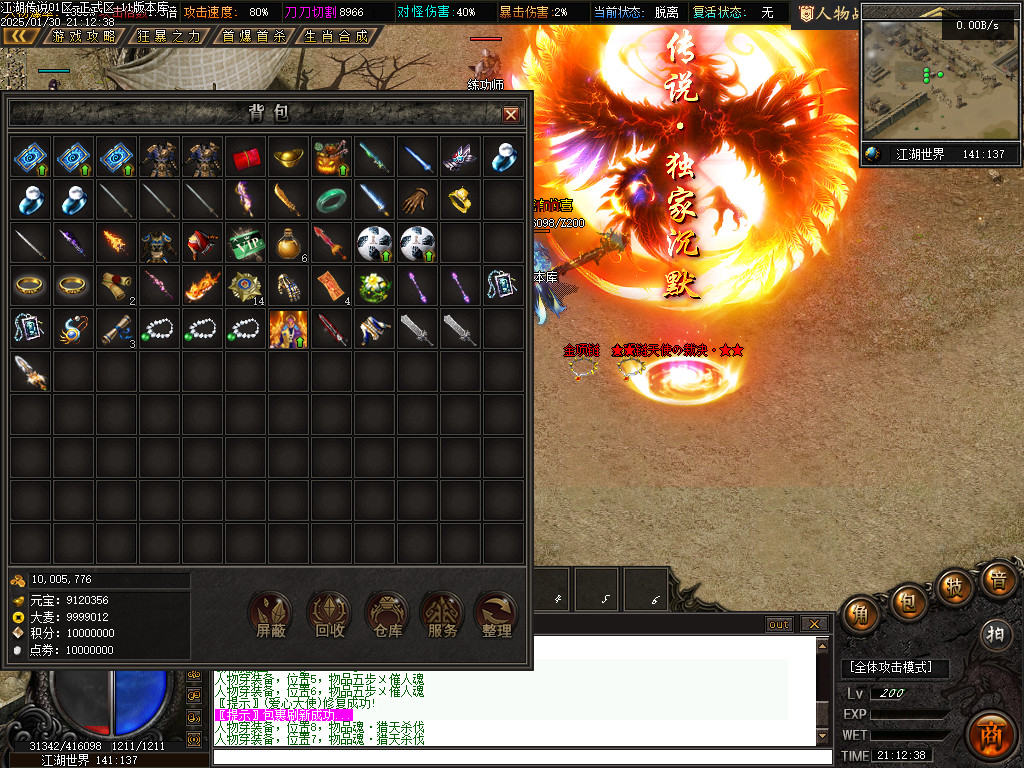Viewport: 1024px width, 768px height.
Task: Open the 狂暴之力 menu tab
Action: tap(169, 36)
